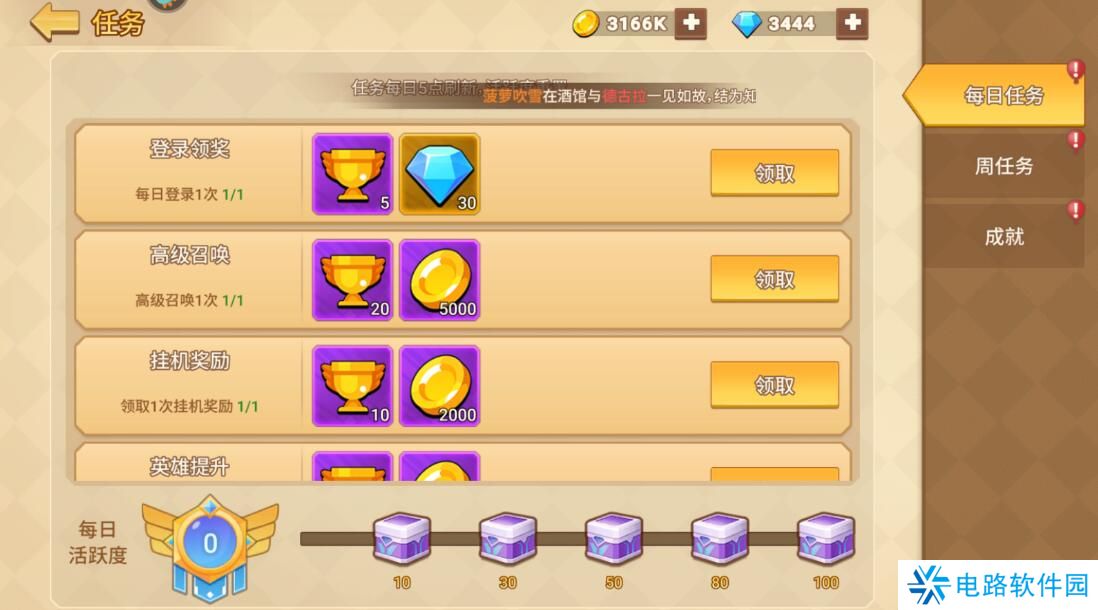Screen dimensions: 1098x610
Task: View the trophy reward worth 20 points
Action: (352, 280)
